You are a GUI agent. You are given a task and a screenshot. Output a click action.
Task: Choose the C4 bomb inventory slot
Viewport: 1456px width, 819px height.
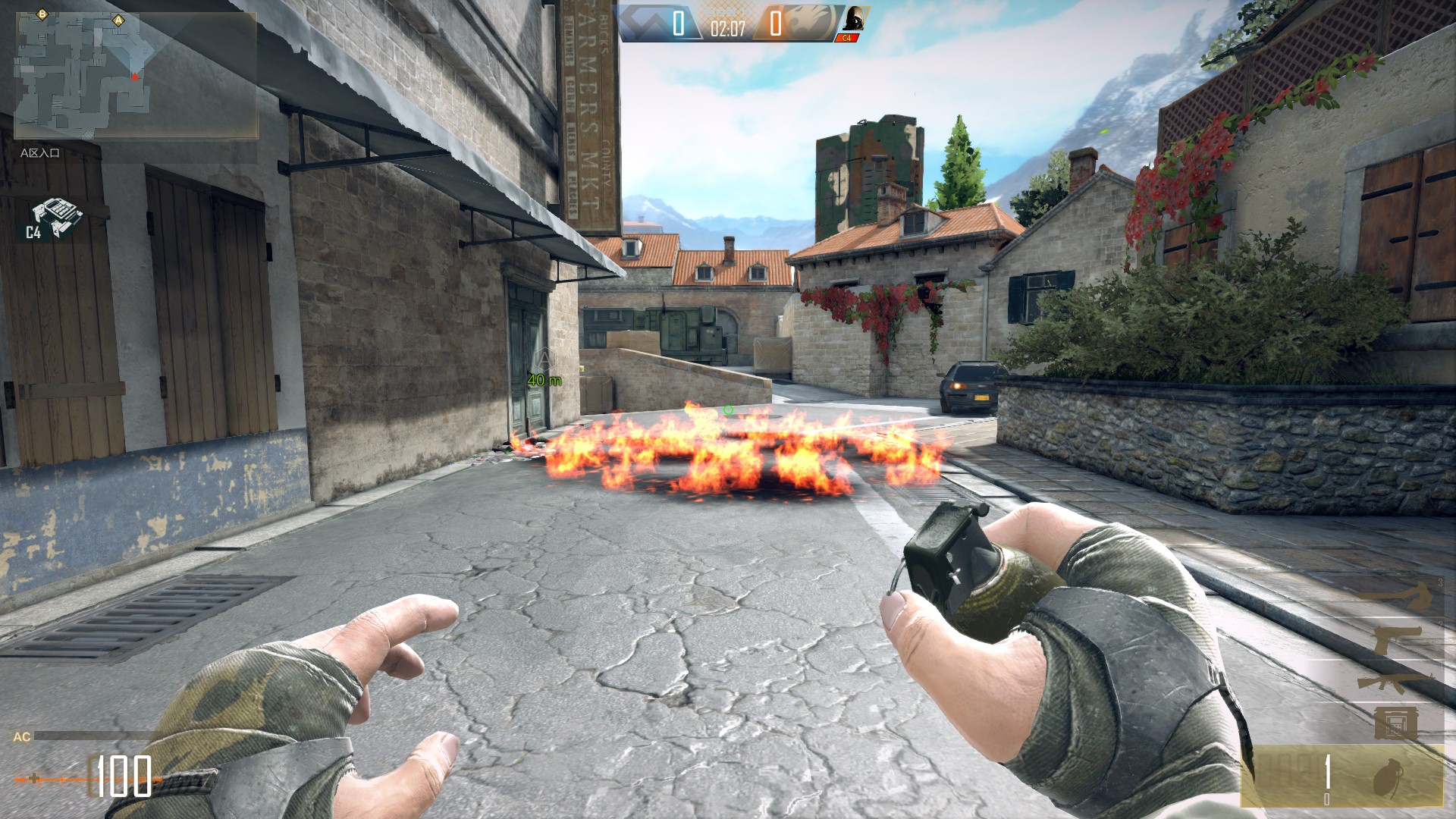1395,723
